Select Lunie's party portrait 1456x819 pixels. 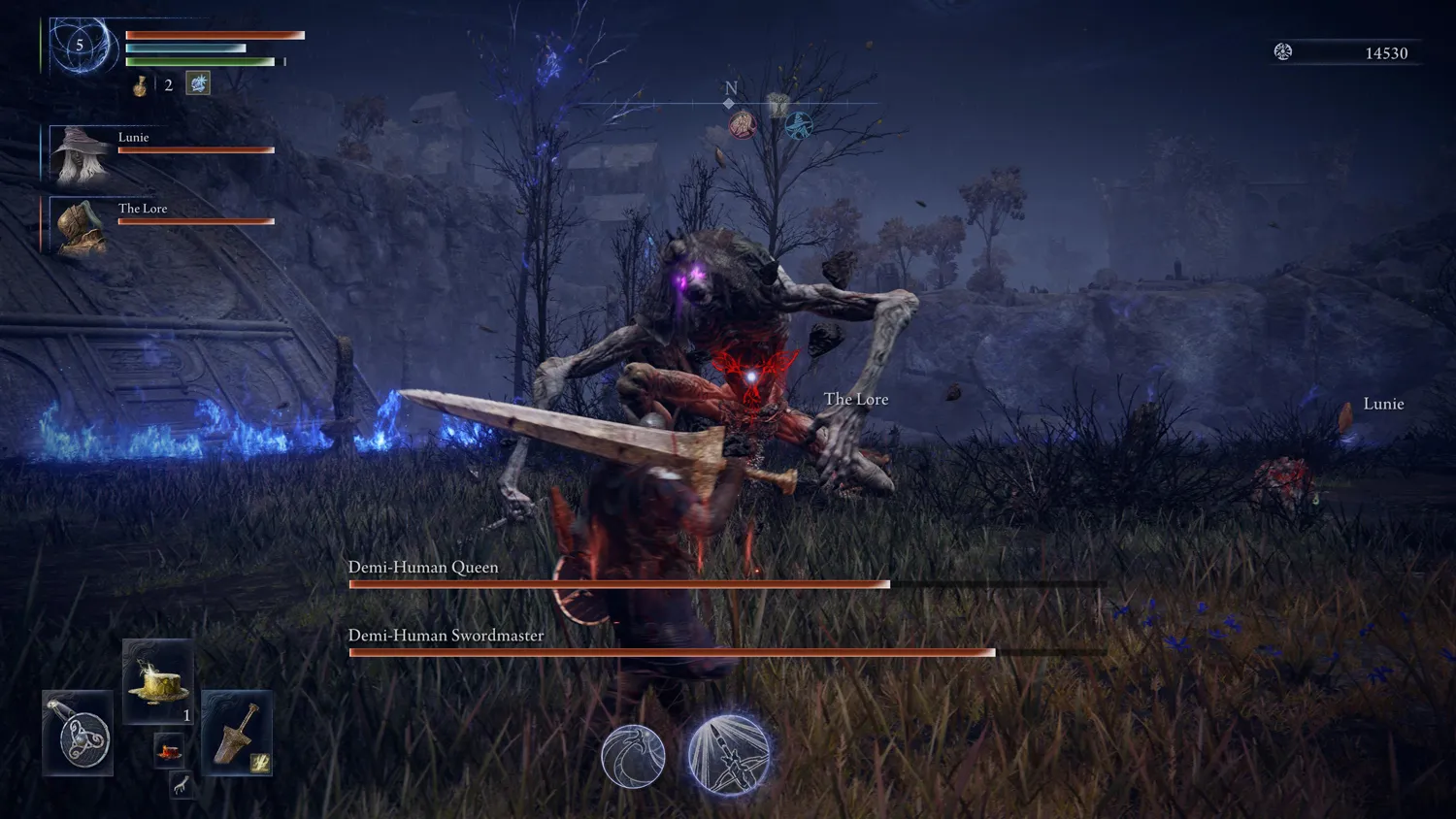coord(80,153)
